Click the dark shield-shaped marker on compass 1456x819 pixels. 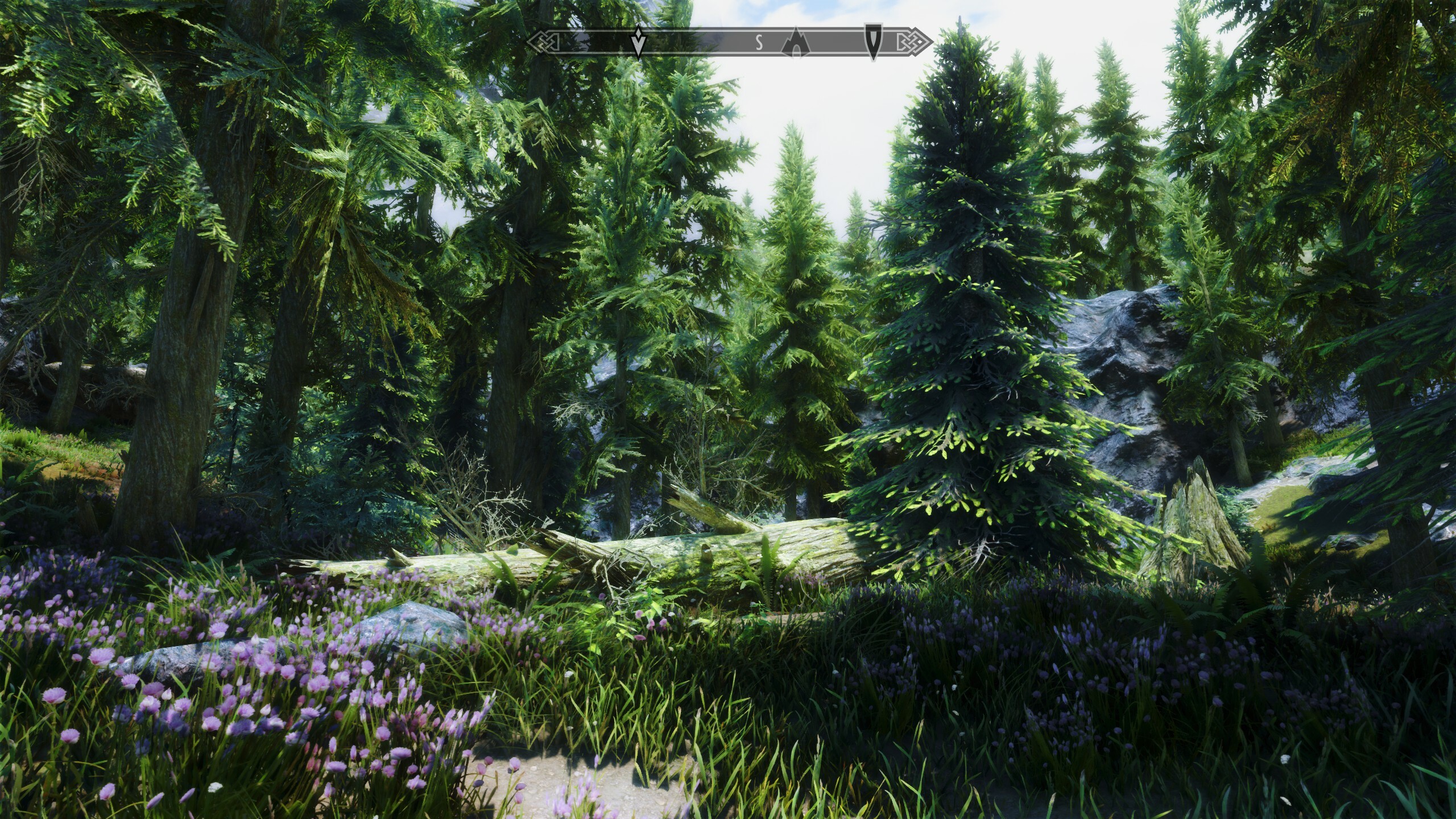(x=871, y=40)
